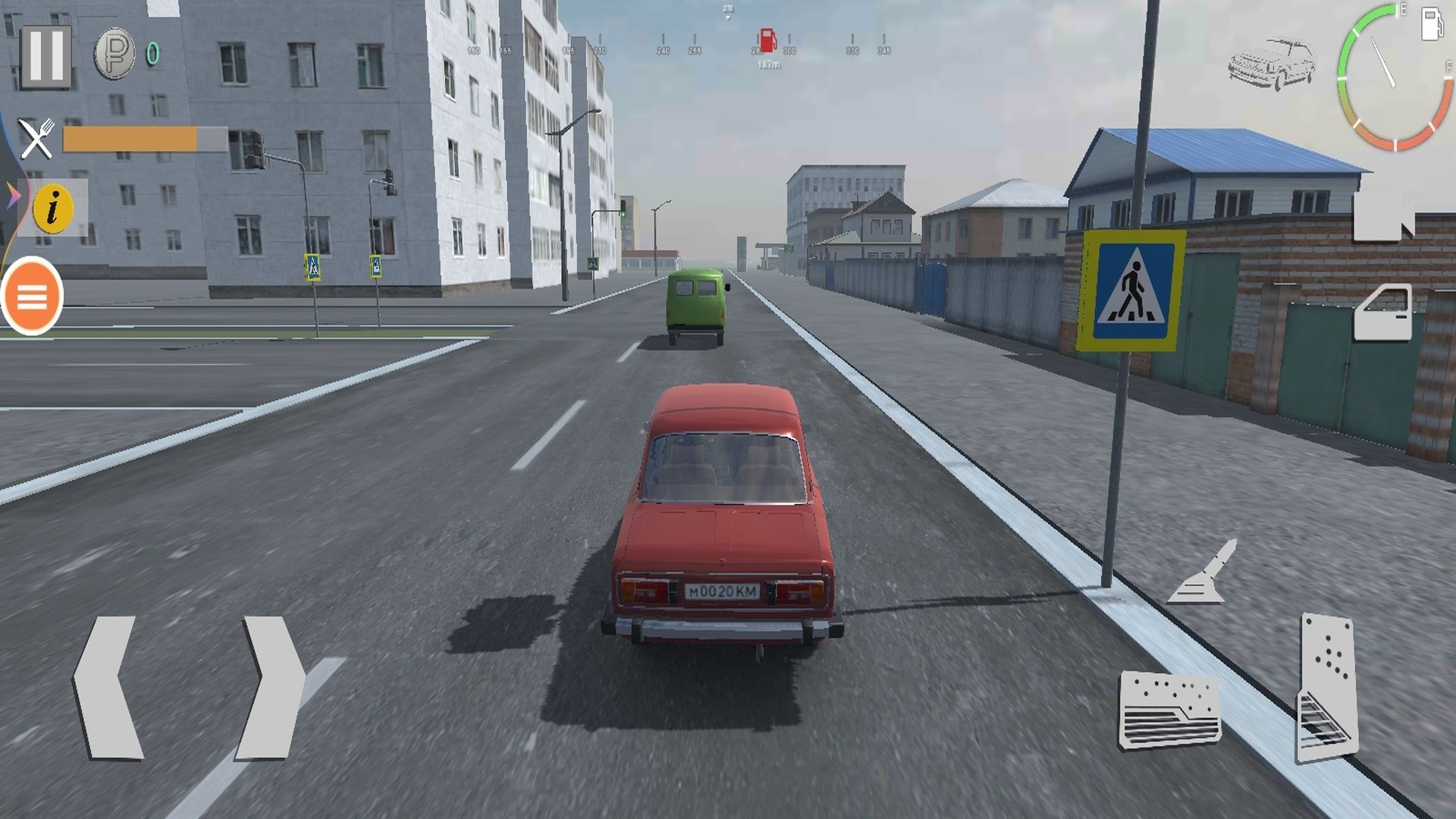Image resolution: width=1456 pixels, height=819 pixels.
Task: Exit the car using the door icon
Action: [1383, 312]
